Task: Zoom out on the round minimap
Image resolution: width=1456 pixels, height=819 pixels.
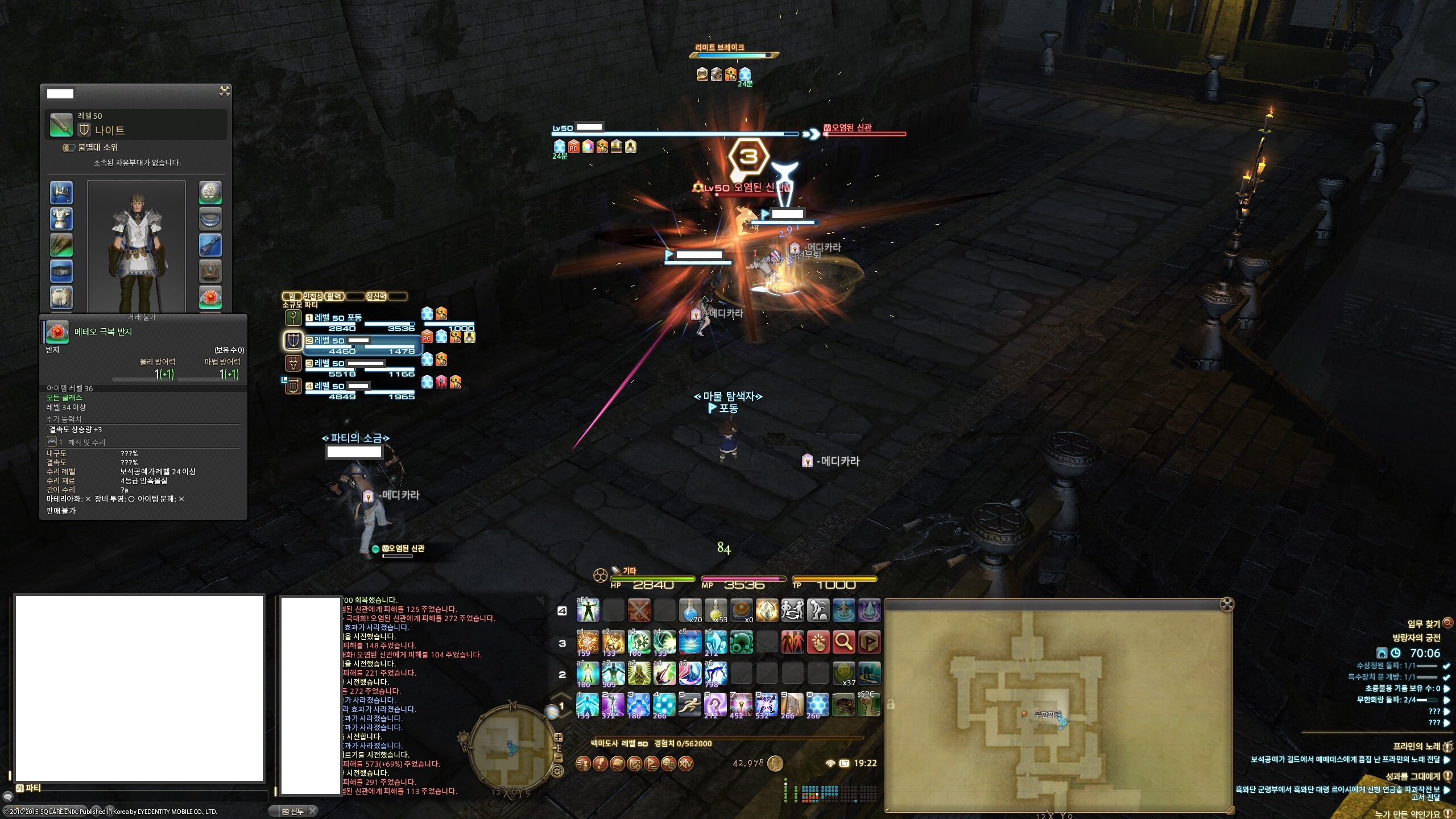Action: pyautogui.click(x=559, y=758)
